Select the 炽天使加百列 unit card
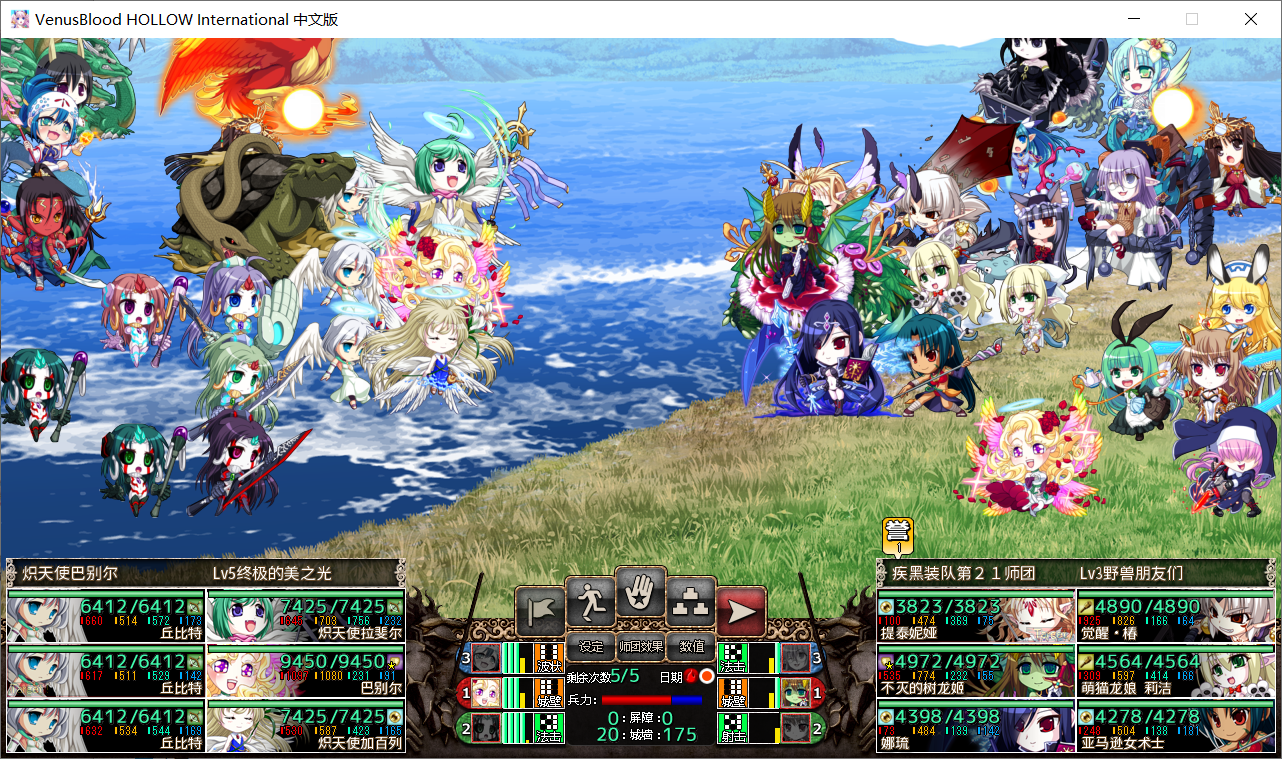 [306, 727]
